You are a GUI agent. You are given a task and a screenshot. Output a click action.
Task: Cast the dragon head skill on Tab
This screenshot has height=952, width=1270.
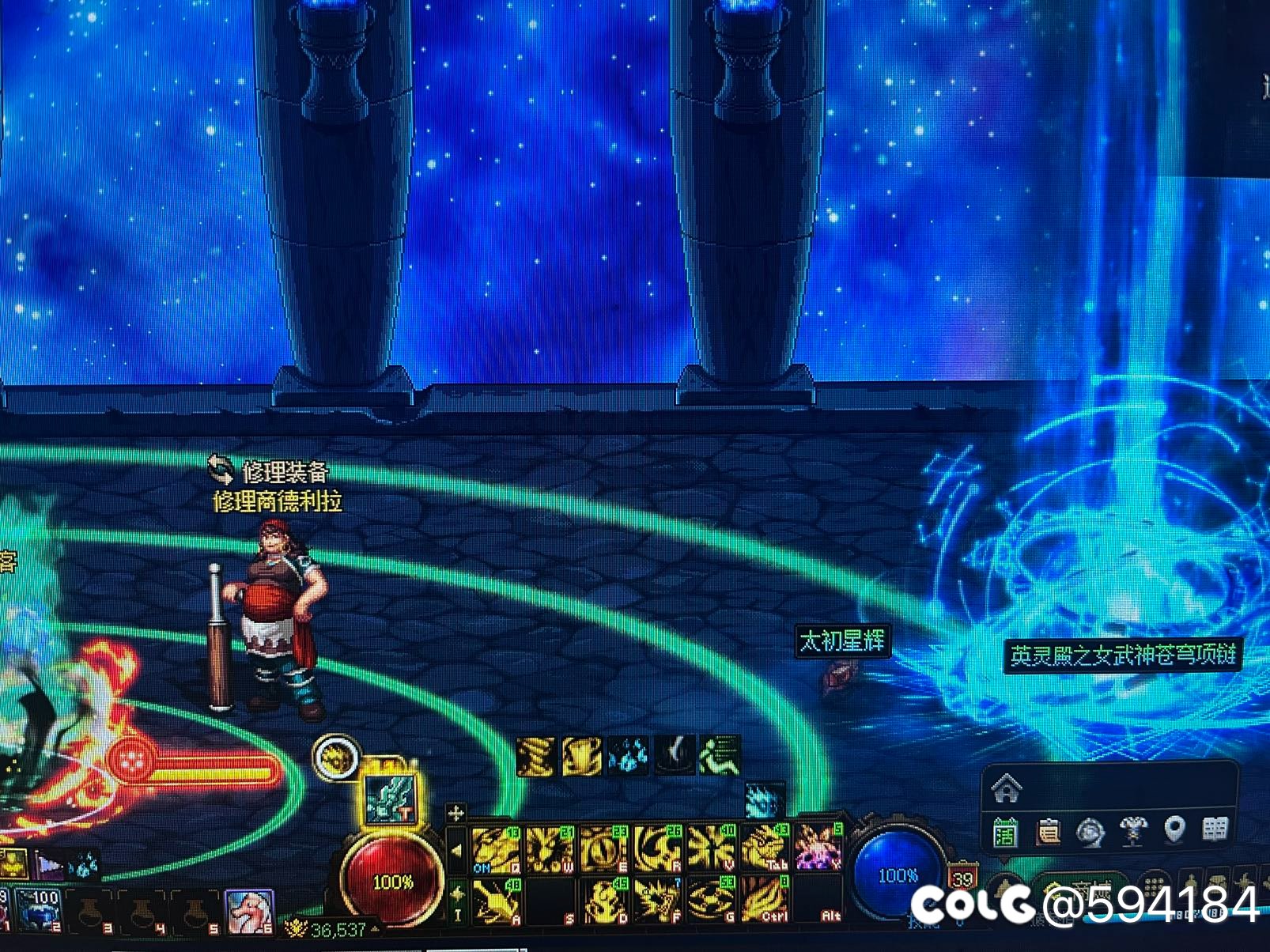click(765, 850)
